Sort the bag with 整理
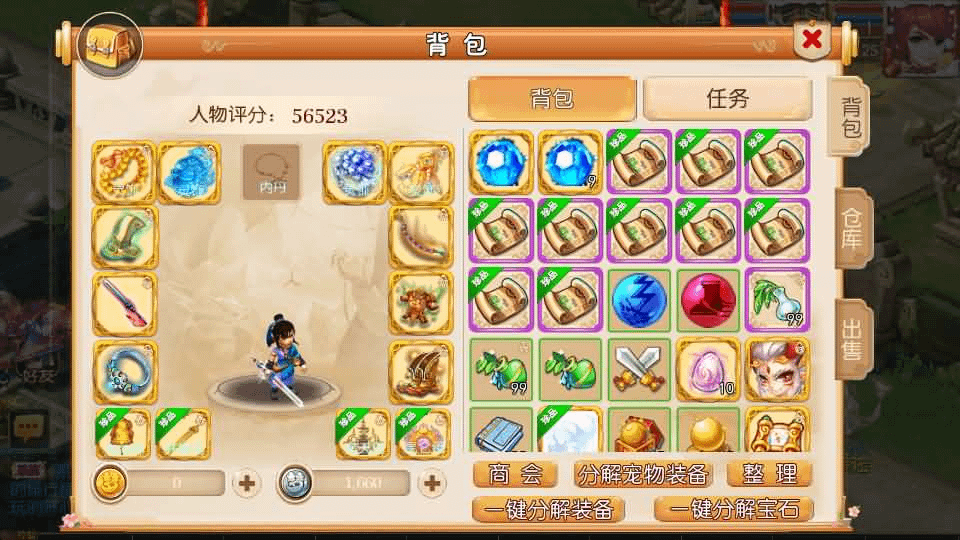960x540 pixels. (x=769, y=474)
